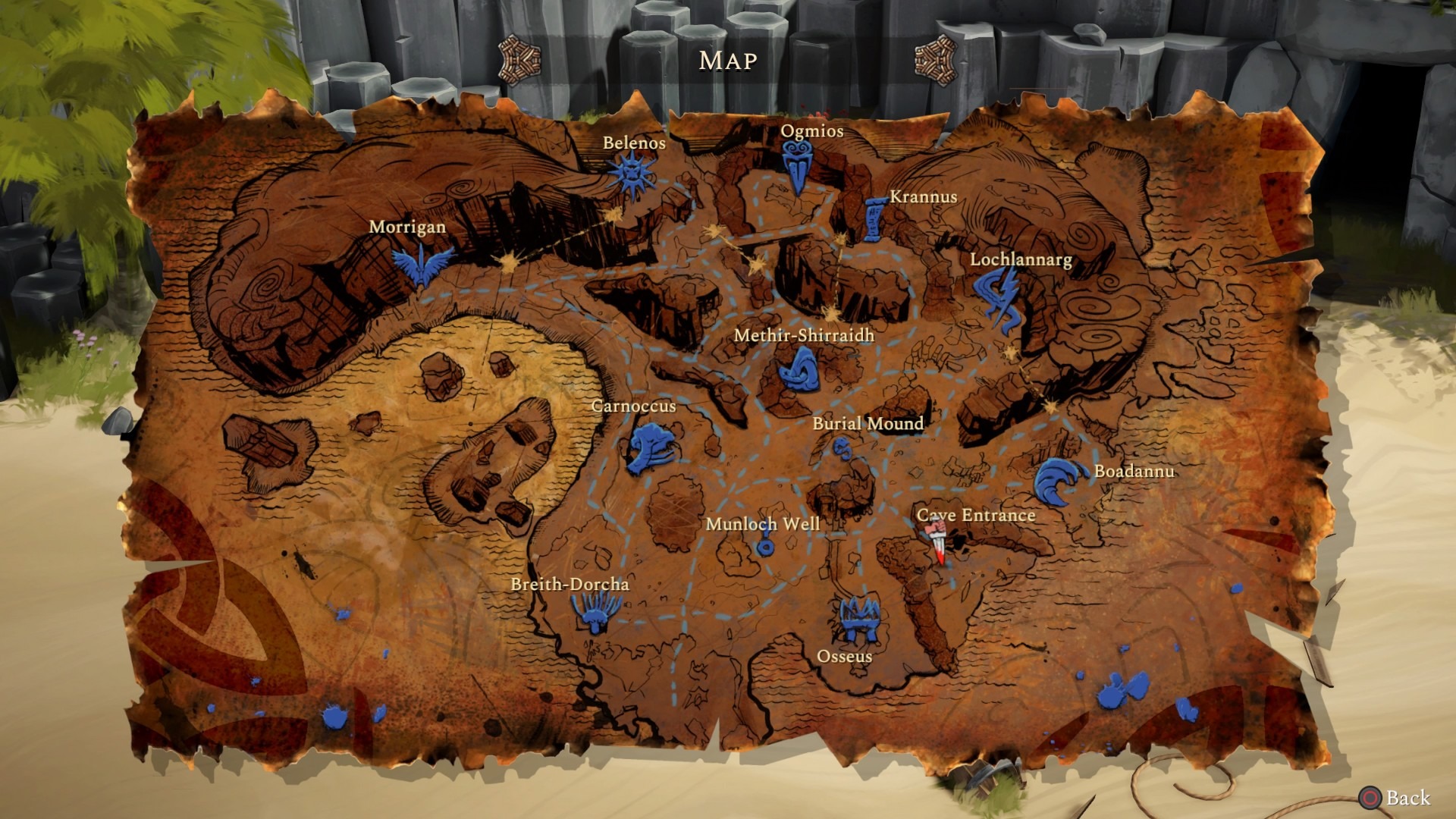This screenshot has height=819, width=1456.
Task: Pick the Morrigan winged marker
Action: point(422,264)
